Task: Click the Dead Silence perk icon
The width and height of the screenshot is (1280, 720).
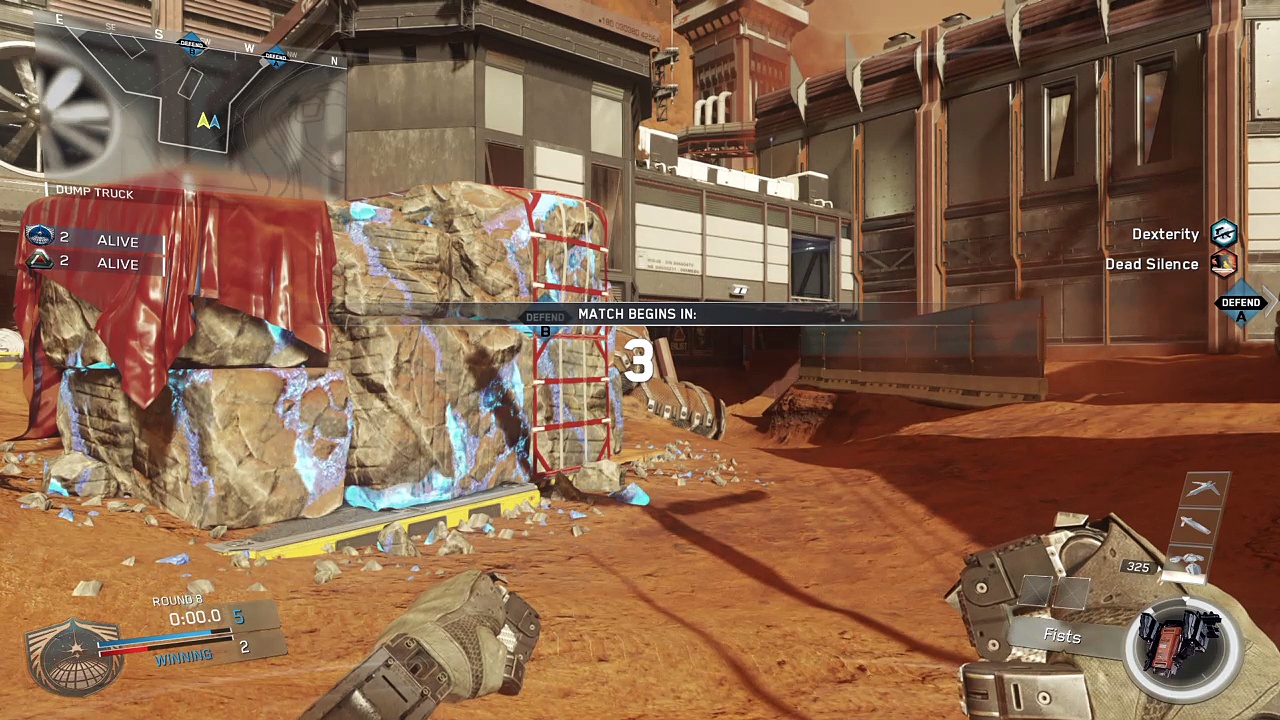Action: 1224,264
